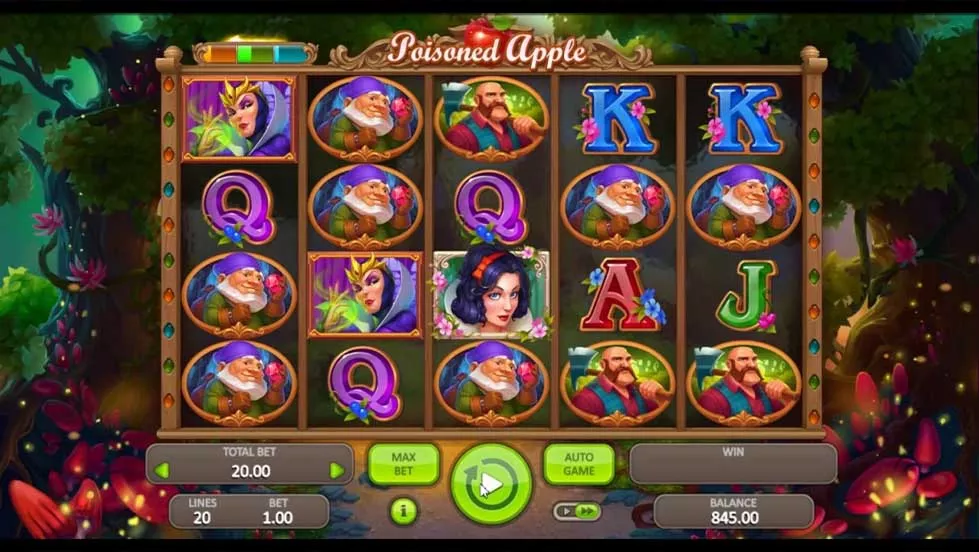Increase total bet with right arrow
Viewport: 979px width, 552px height.
click(x=337, y=470)
